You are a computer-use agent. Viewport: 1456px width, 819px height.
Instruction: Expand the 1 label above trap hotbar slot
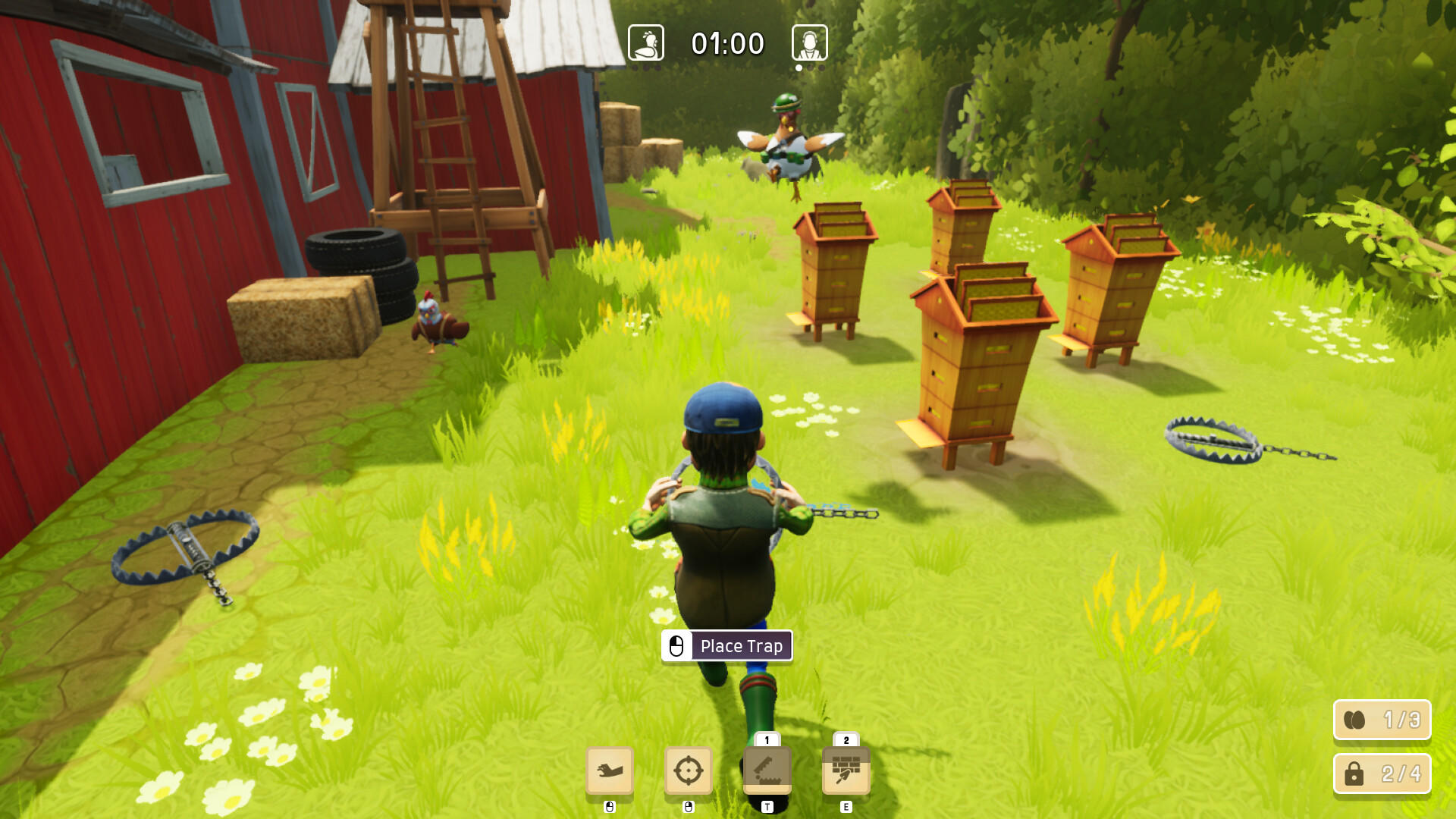click(x=767, y=739)
